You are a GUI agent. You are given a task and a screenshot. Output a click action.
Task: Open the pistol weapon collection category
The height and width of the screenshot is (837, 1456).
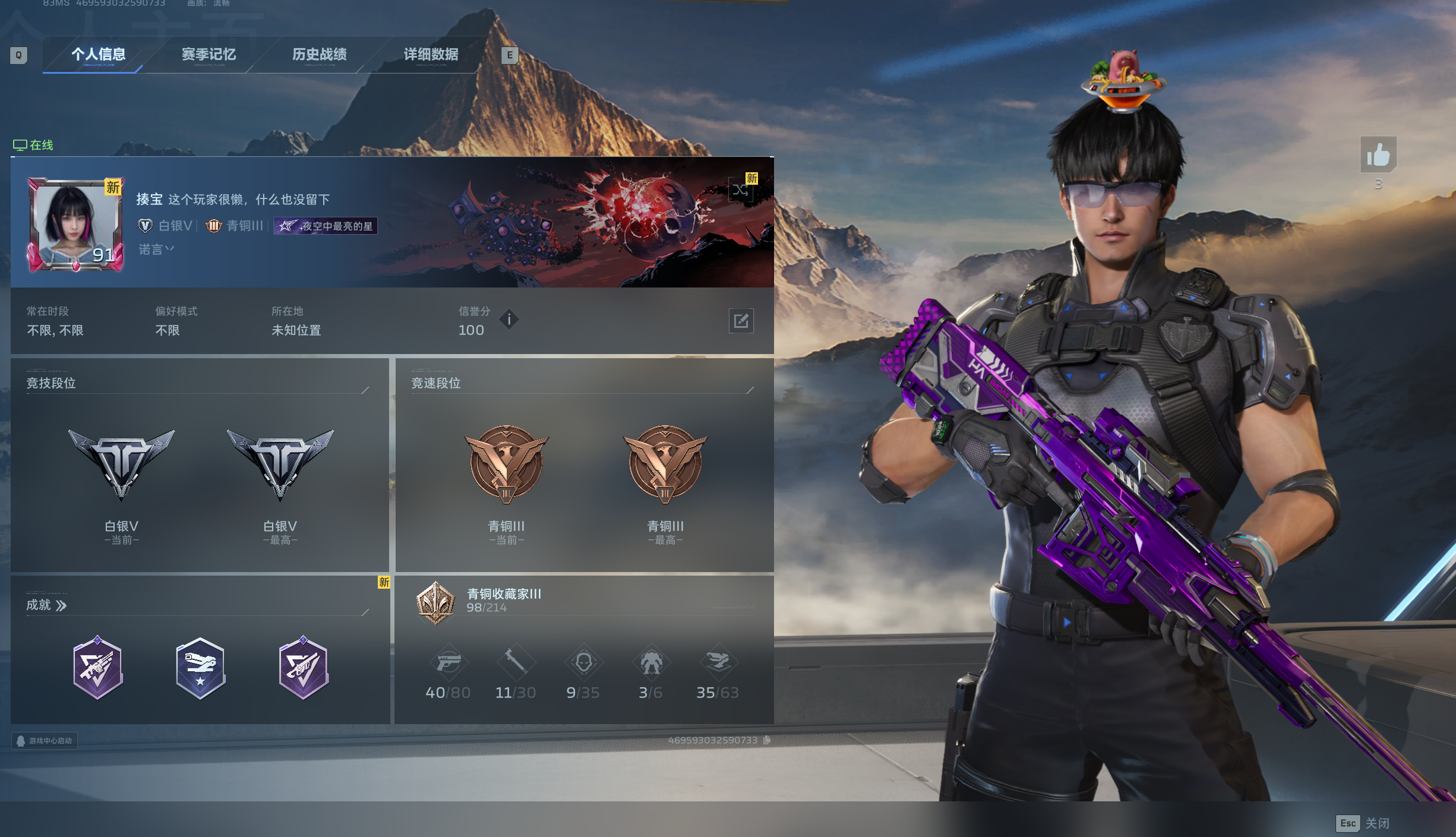[449, 662]
